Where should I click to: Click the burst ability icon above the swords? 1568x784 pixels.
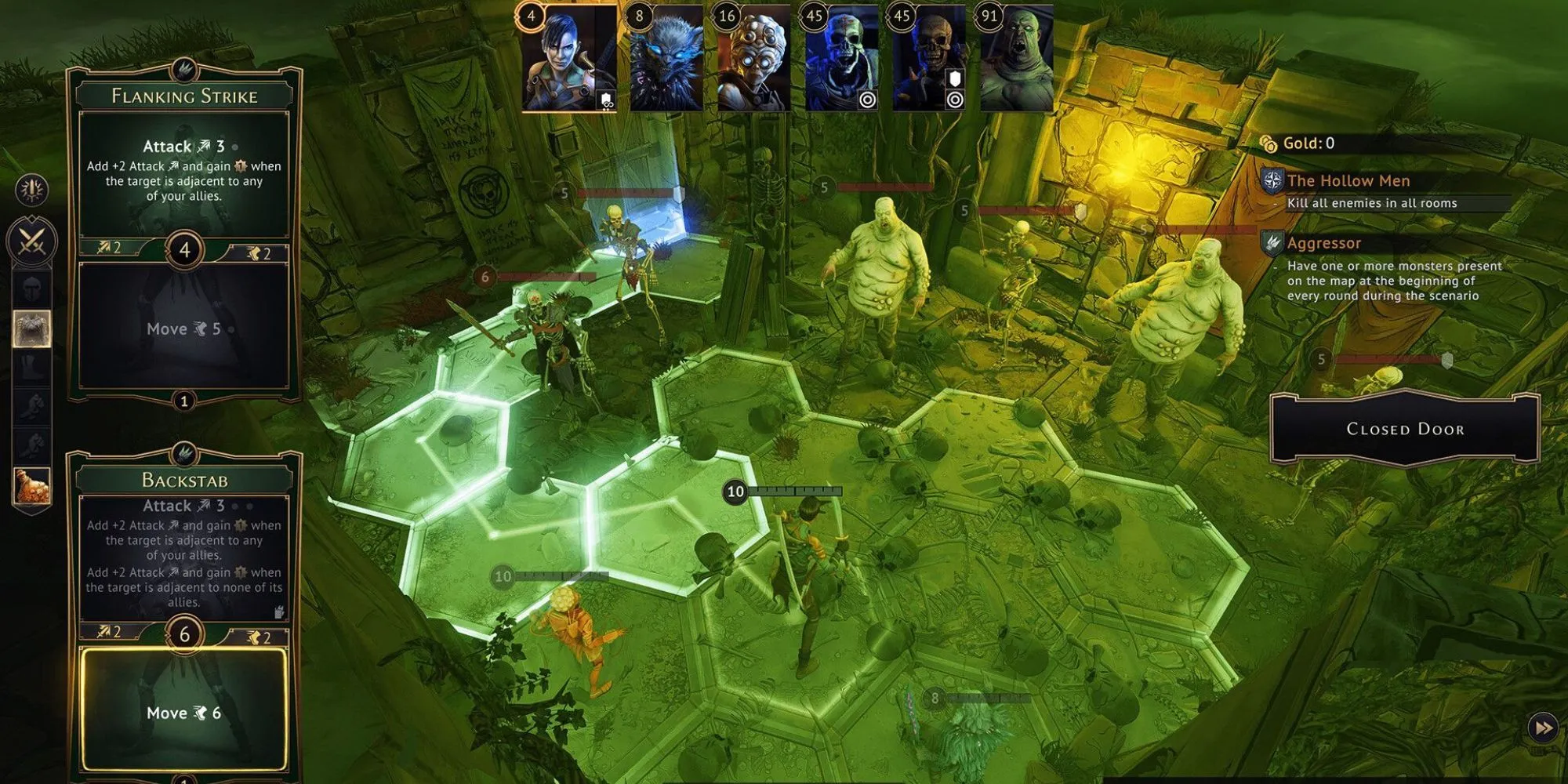(x=31, y=191)
